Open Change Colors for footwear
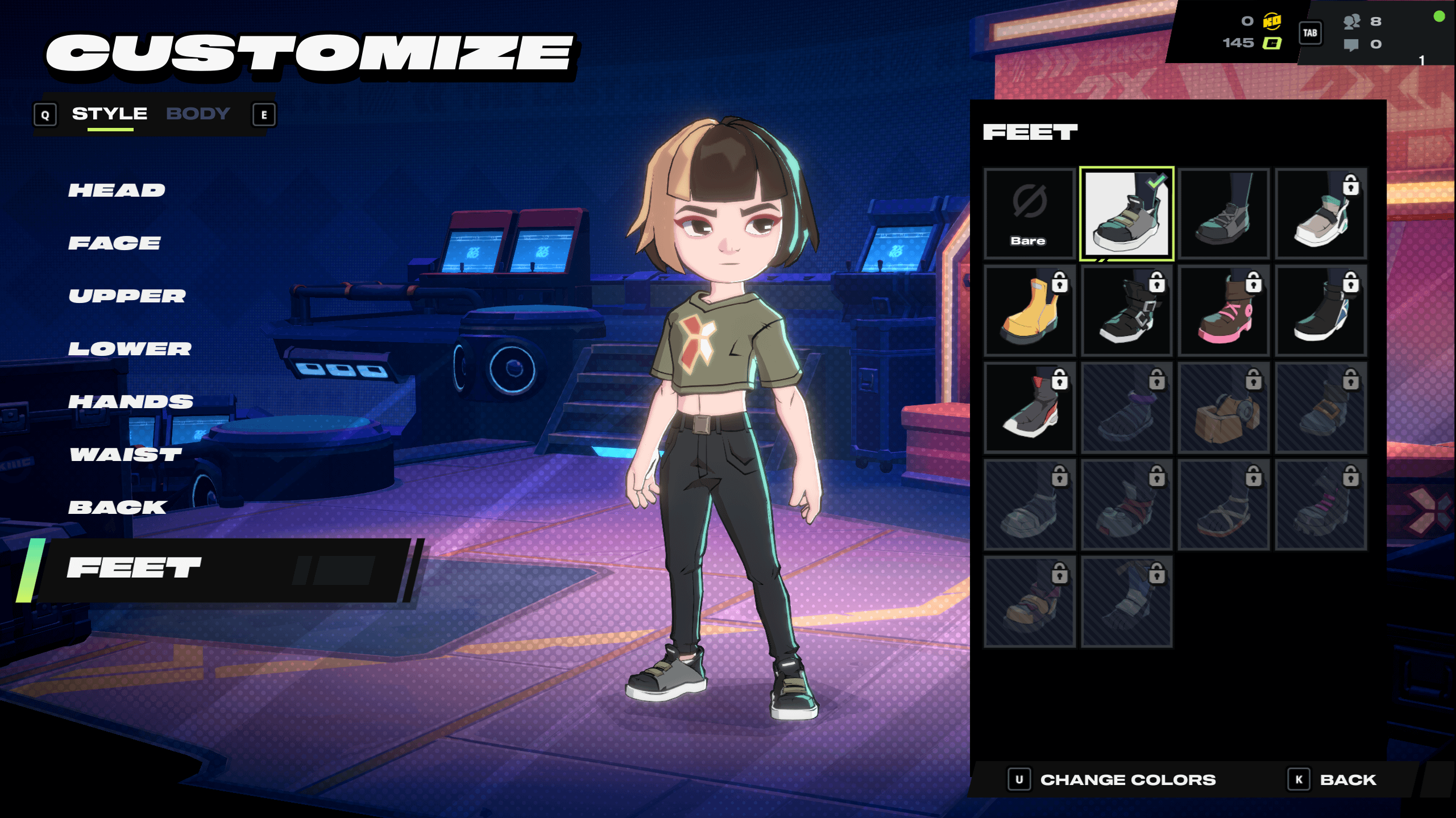 [x=1127, y=780]
